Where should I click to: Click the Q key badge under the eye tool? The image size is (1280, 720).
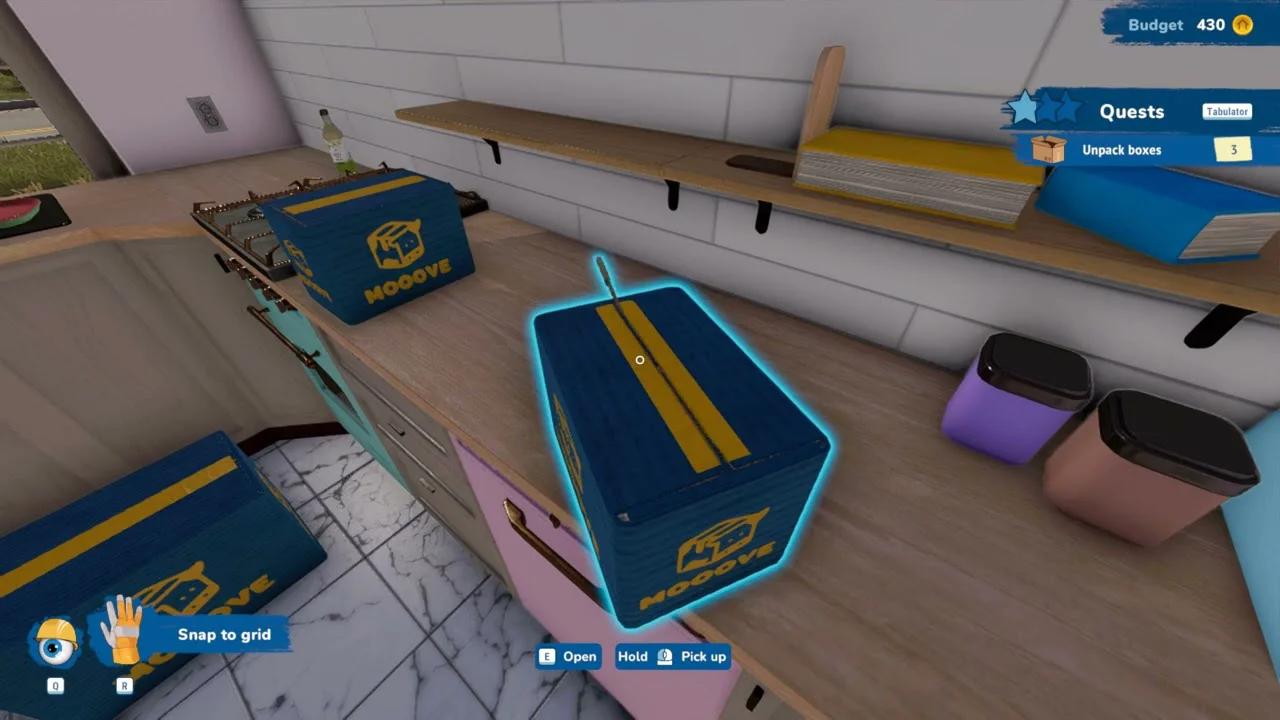tap(55, 687)
